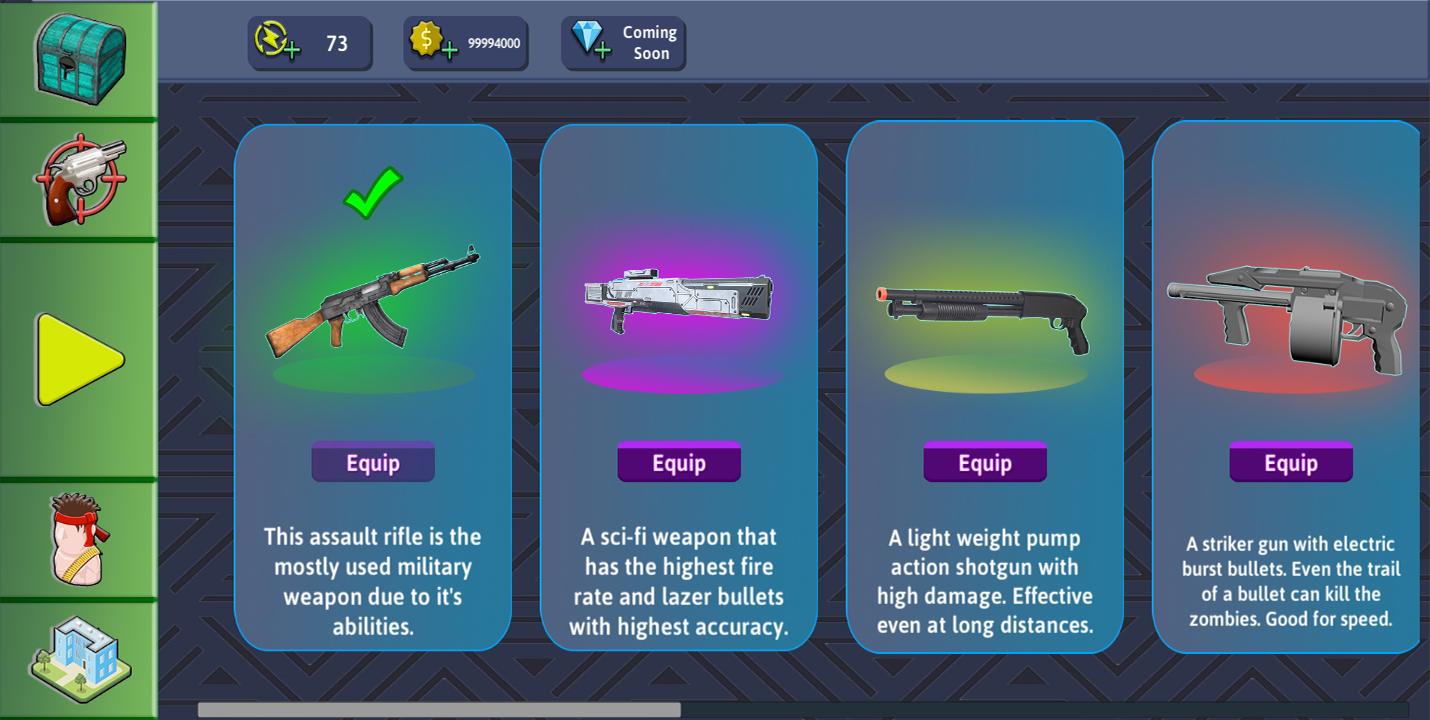Select the striker gun image
The width and height of the screenshot is (1430, 720).
coord(1287,315)
